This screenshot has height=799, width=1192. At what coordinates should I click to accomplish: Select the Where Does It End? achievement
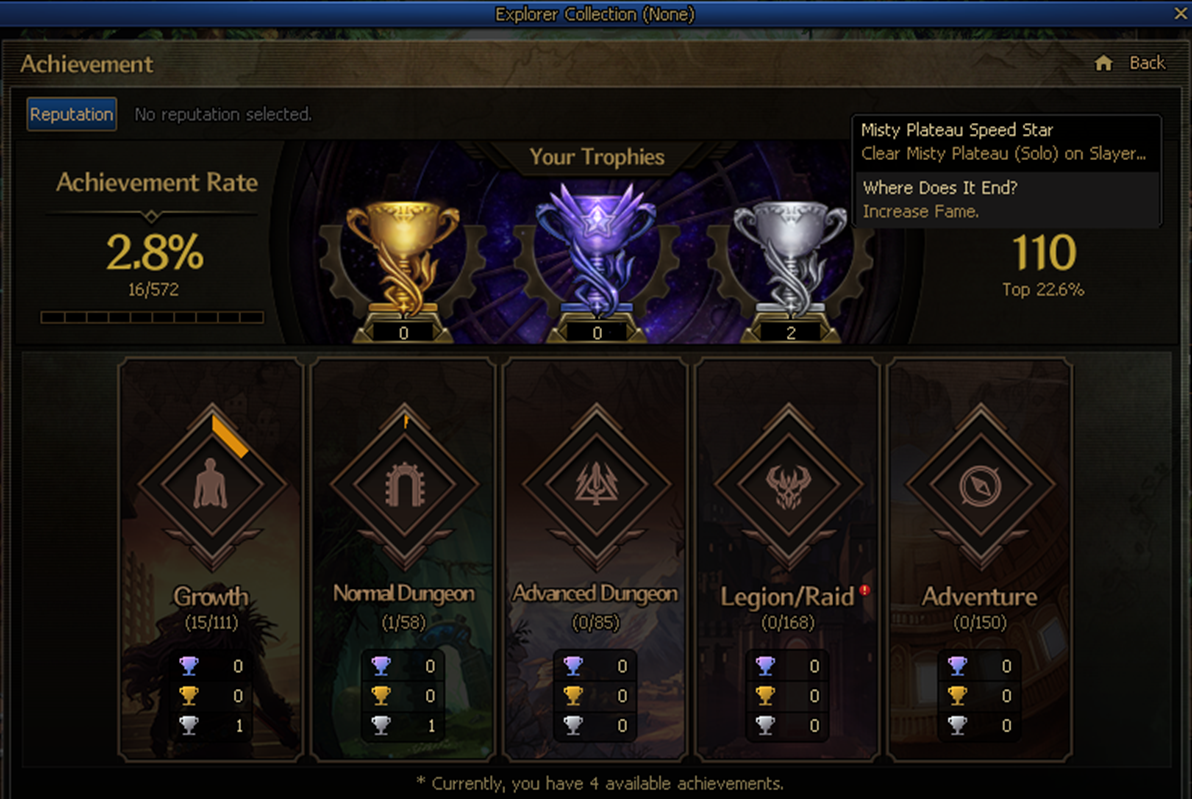[1006, 199]
